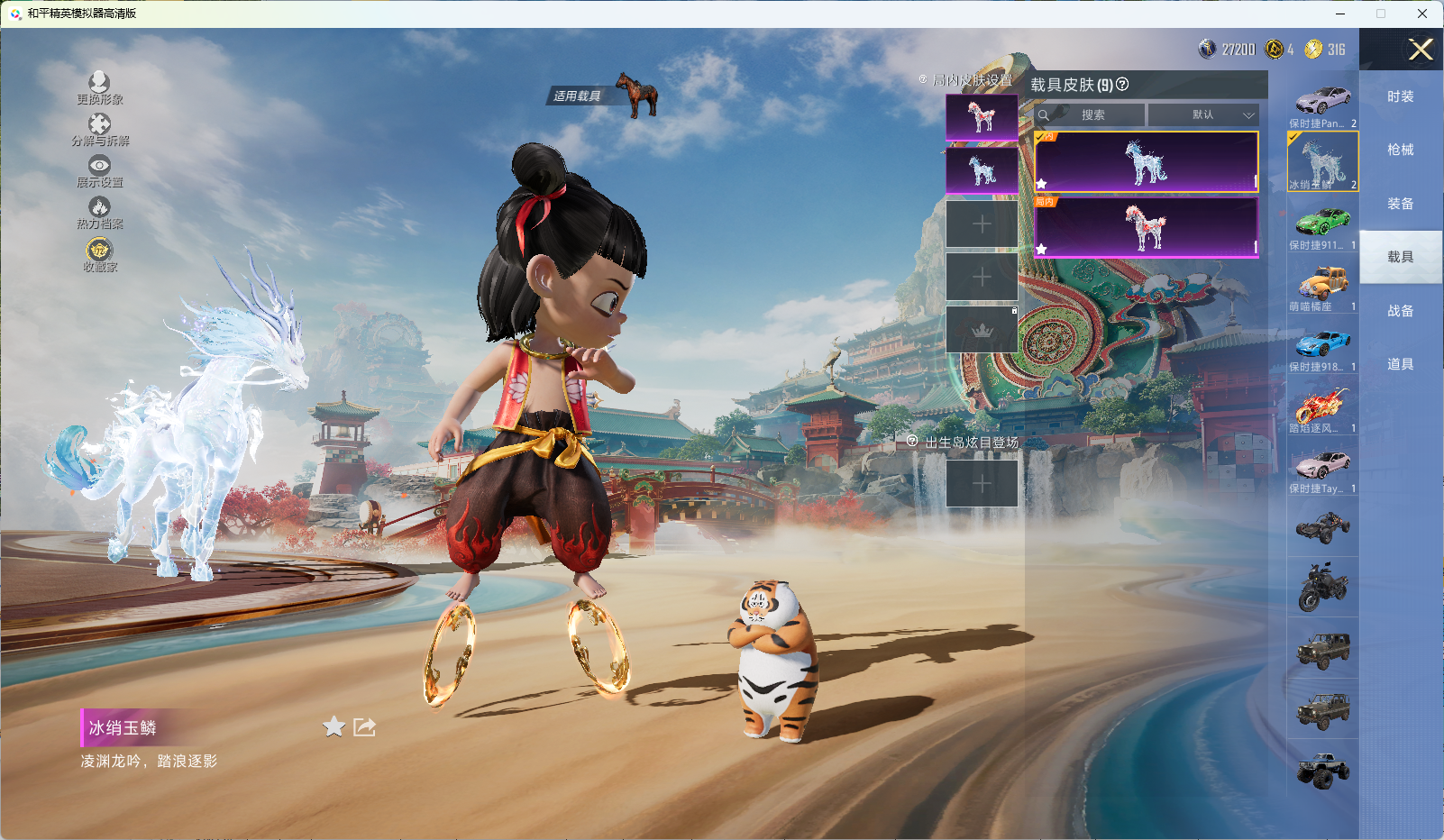This screenshot has width=1444, height=840.
Task: Open the 默认 sorting dropdown
Action: [1202, 115]
